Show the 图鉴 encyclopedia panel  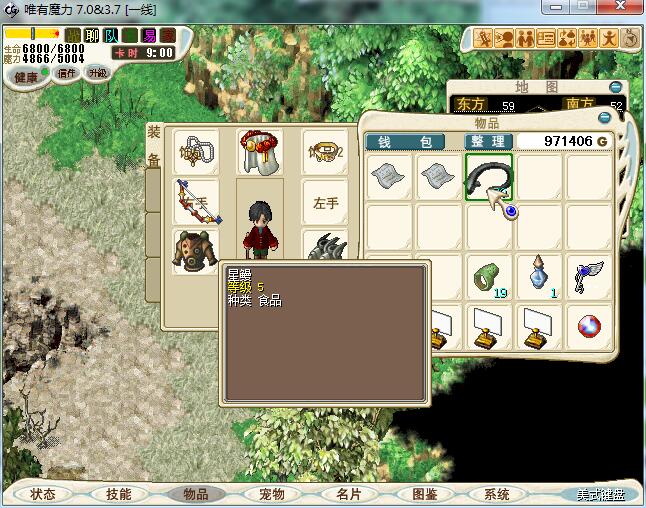pyautogui.click(x=424, y=494)
